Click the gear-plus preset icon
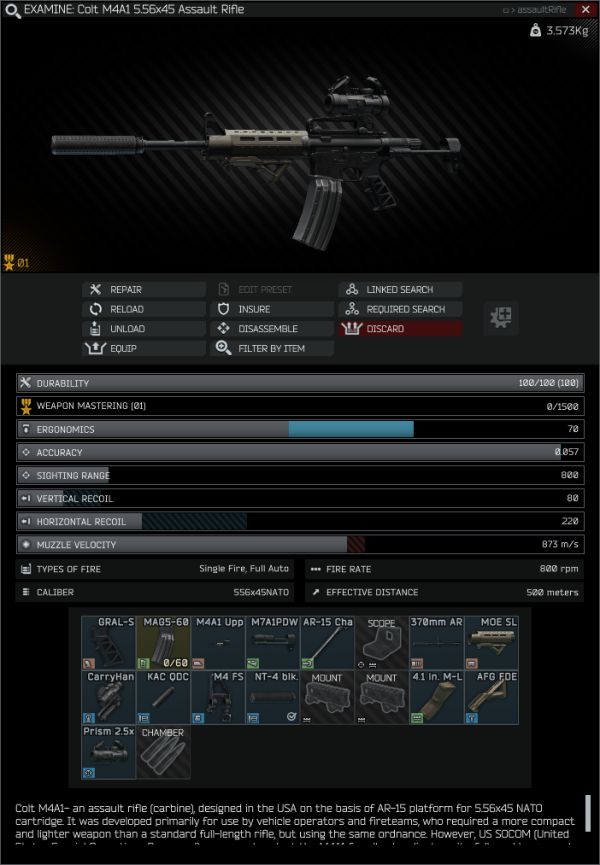 tap(501, 318)
